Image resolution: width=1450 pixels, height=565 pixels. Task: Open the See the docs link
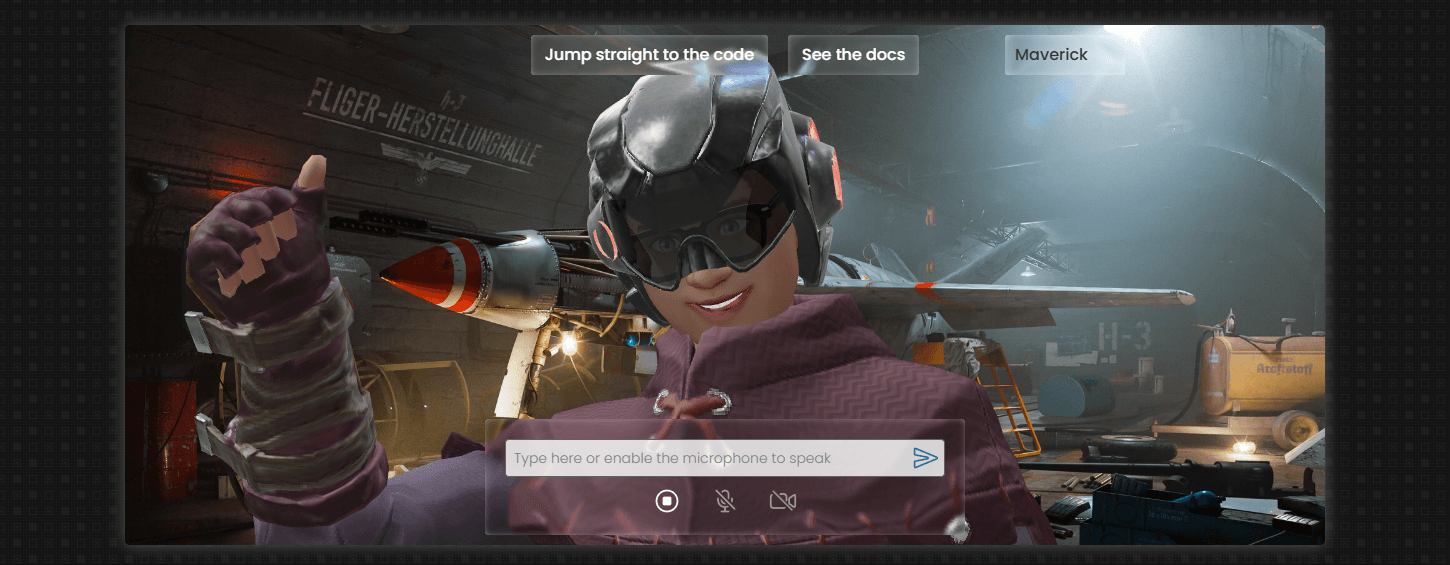point(853,55)
